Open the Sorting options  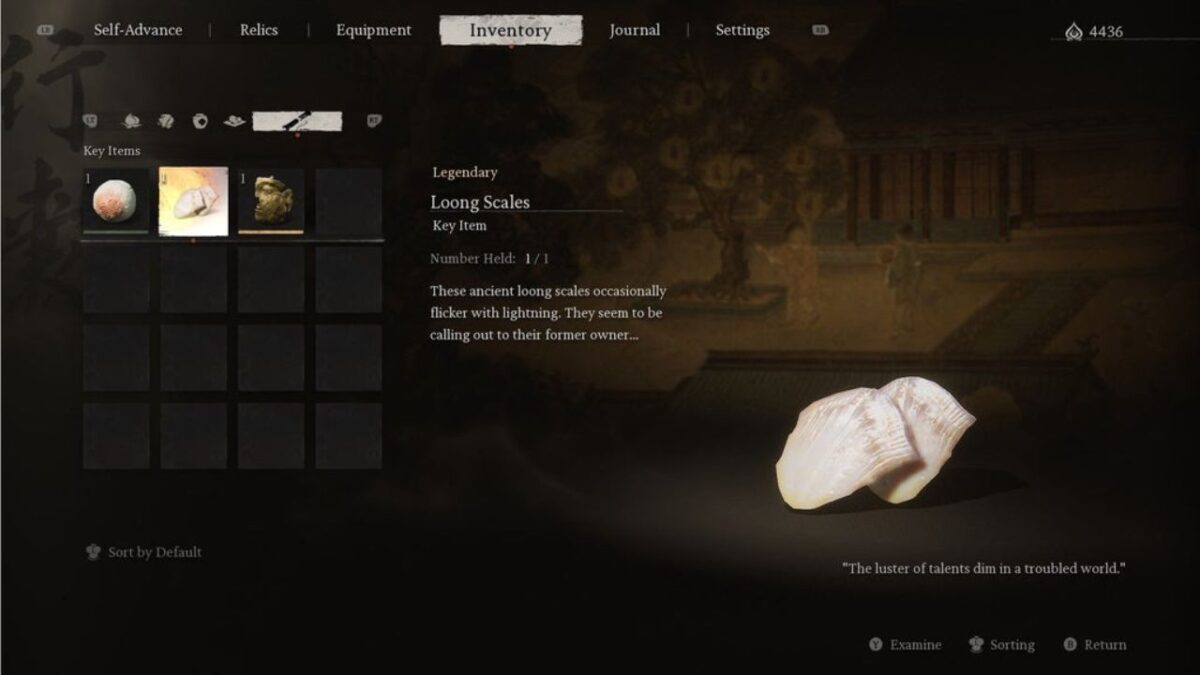point(1003,645)
